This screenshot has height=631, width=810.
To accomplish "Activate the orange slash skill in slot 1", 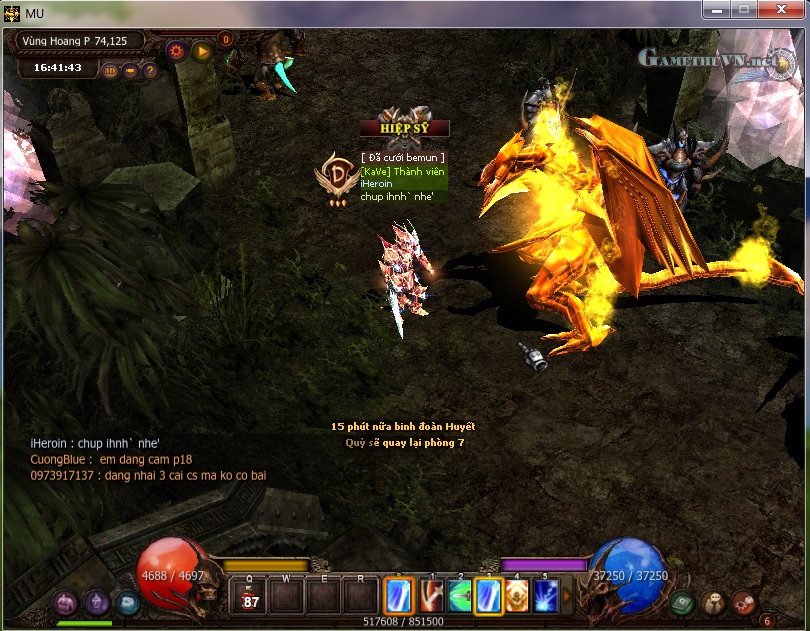I will [432, 596].
